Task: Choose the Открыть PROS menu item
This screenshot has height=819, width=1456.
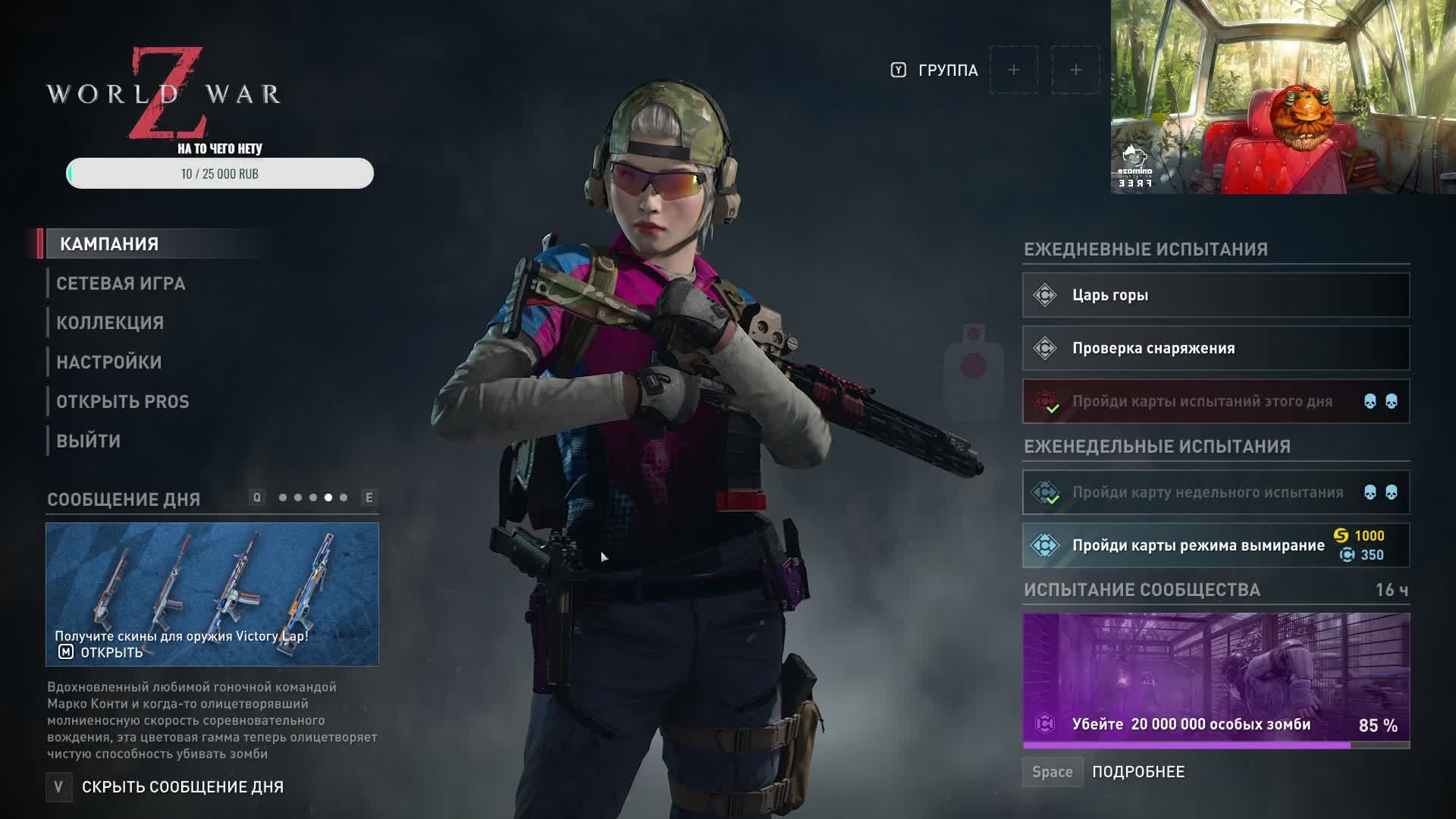Action: (123, 402)
